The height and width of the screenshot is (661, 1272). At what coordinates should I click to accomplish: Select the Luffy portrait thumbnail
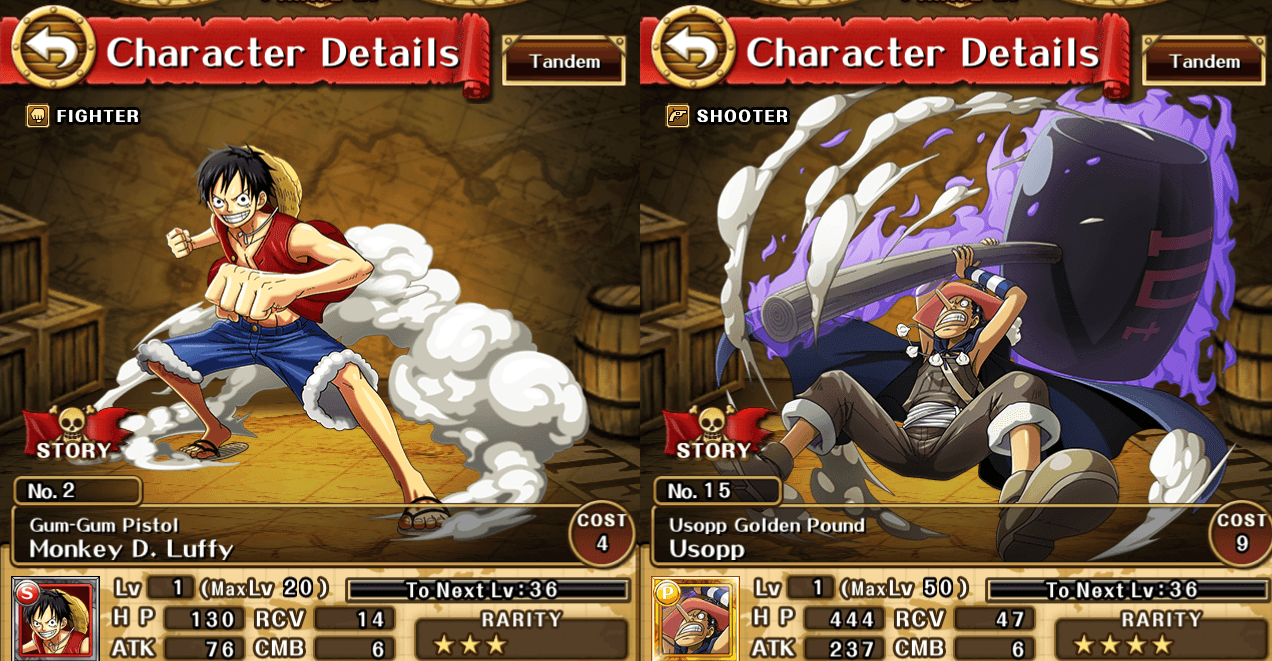click(x=55, y=620)
